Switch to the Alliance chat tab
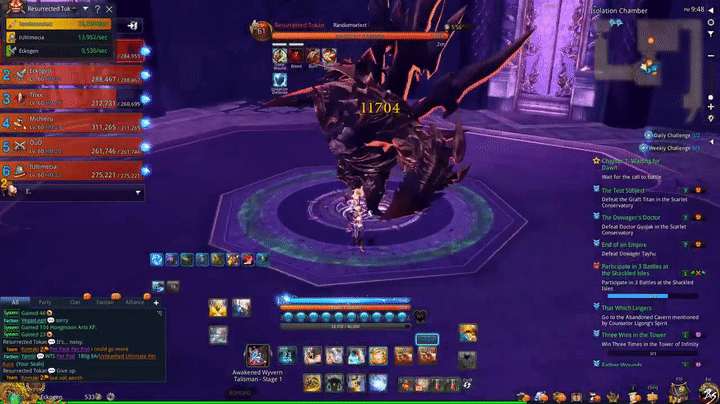This screenshot has width=720, height=404. [135, 300]
